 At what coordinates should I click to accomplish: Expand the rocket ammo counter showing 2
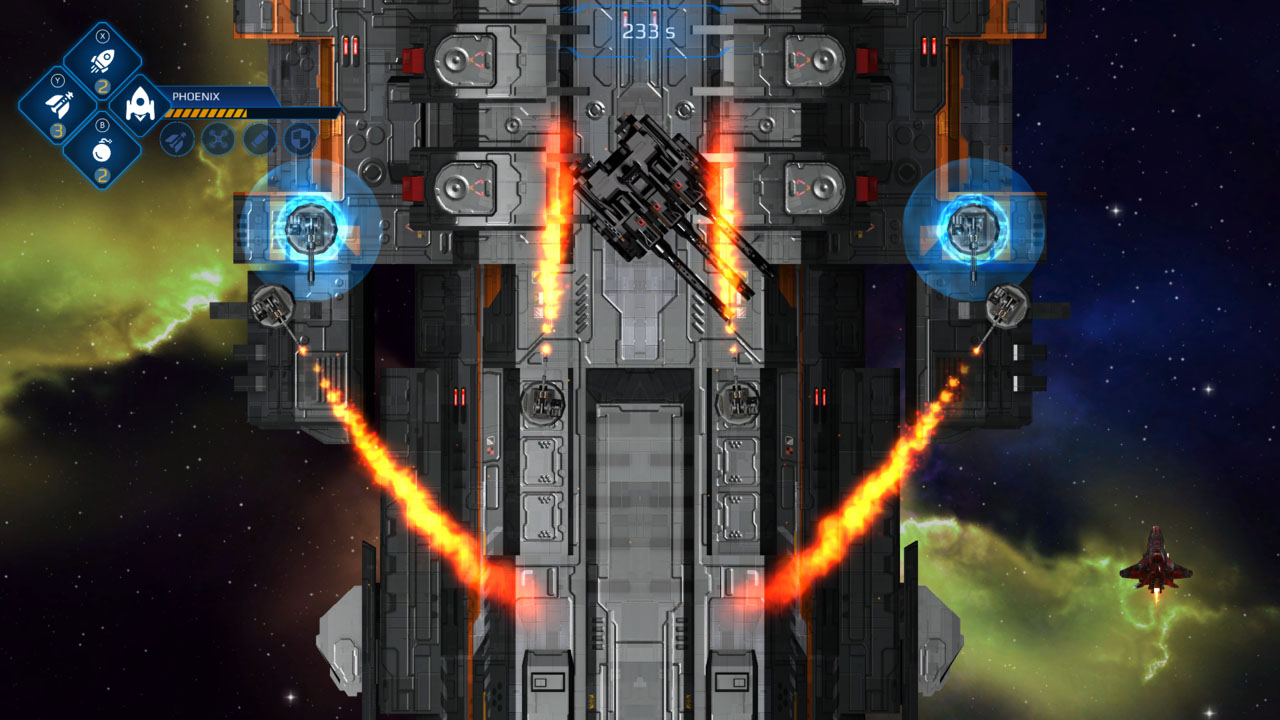101,86
